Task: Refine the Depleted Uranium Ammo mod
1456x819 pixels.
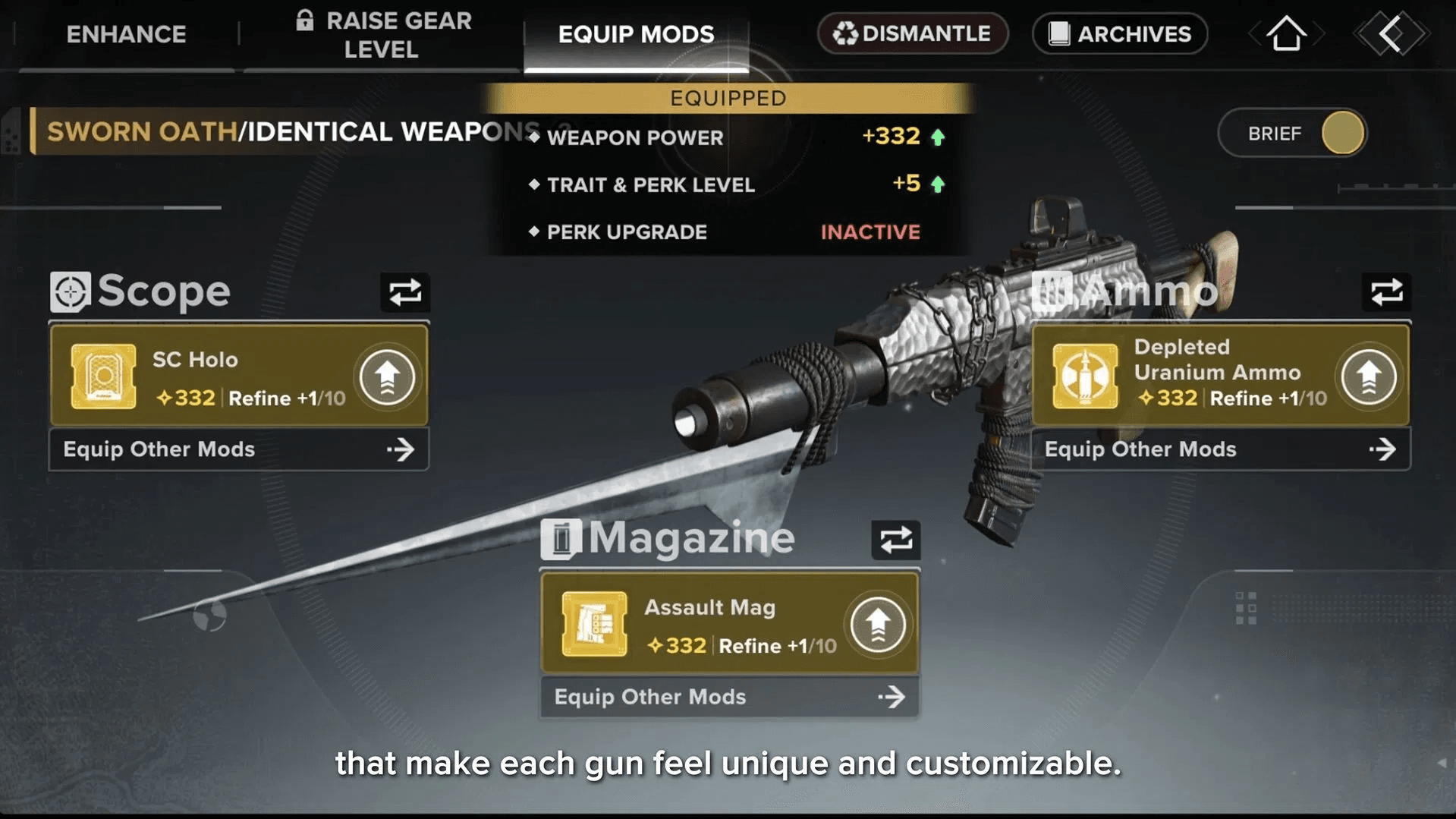Action: [x=1368, y=376]
